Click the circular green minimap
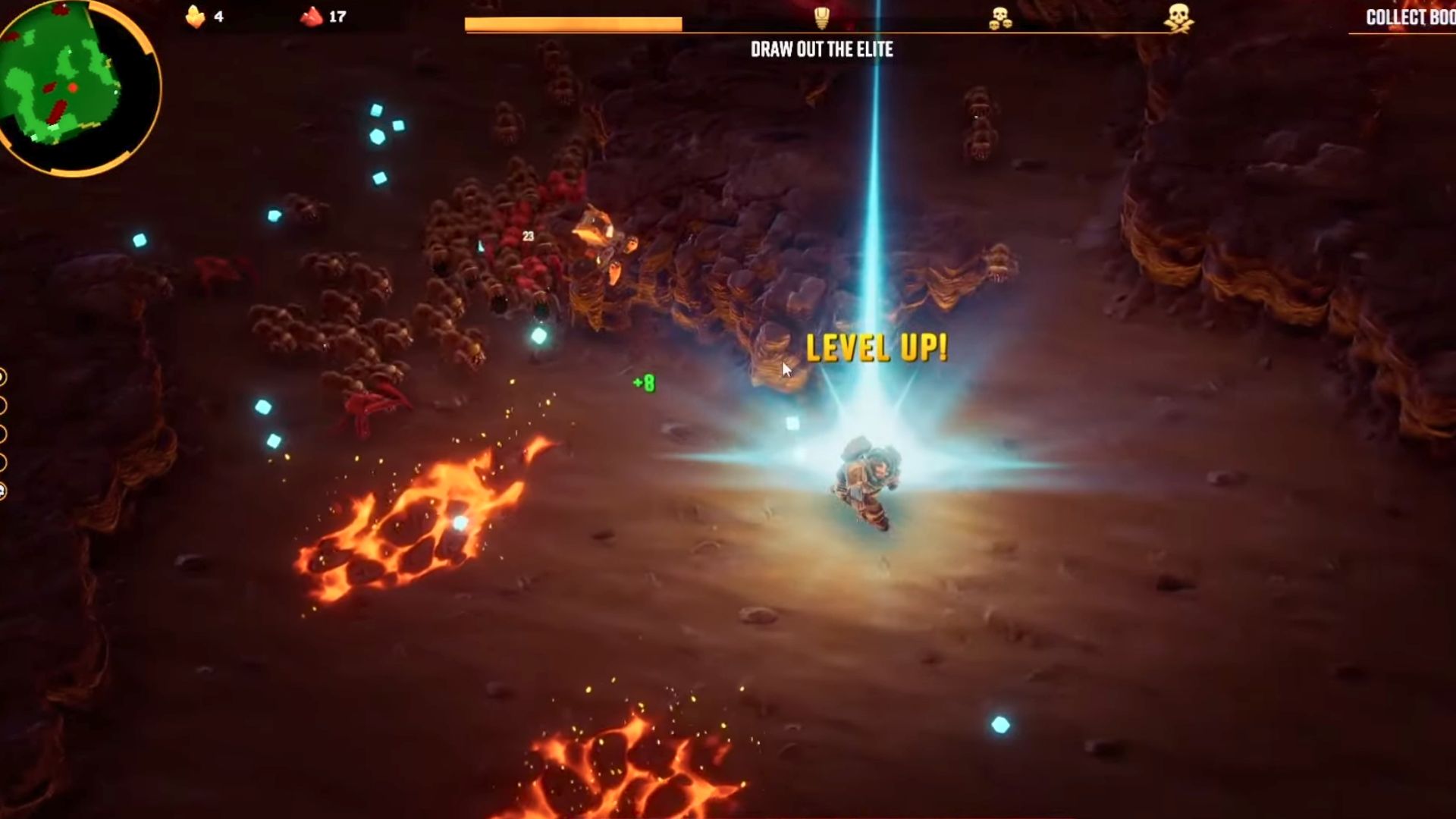1456x819 pixels. pos(74,85)
